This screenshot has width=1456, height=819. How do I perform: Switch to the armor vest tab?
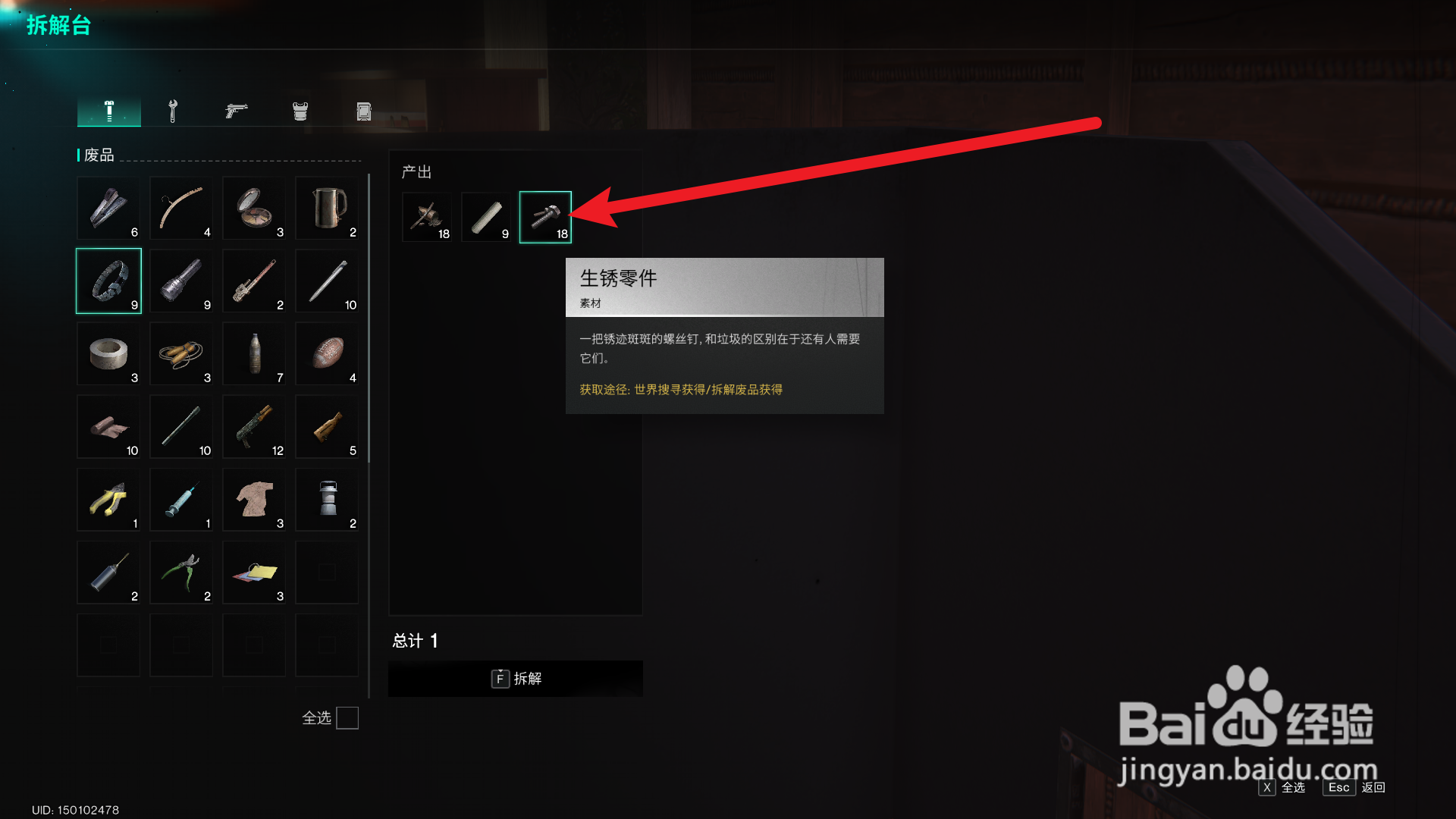(x=299, y=110)
